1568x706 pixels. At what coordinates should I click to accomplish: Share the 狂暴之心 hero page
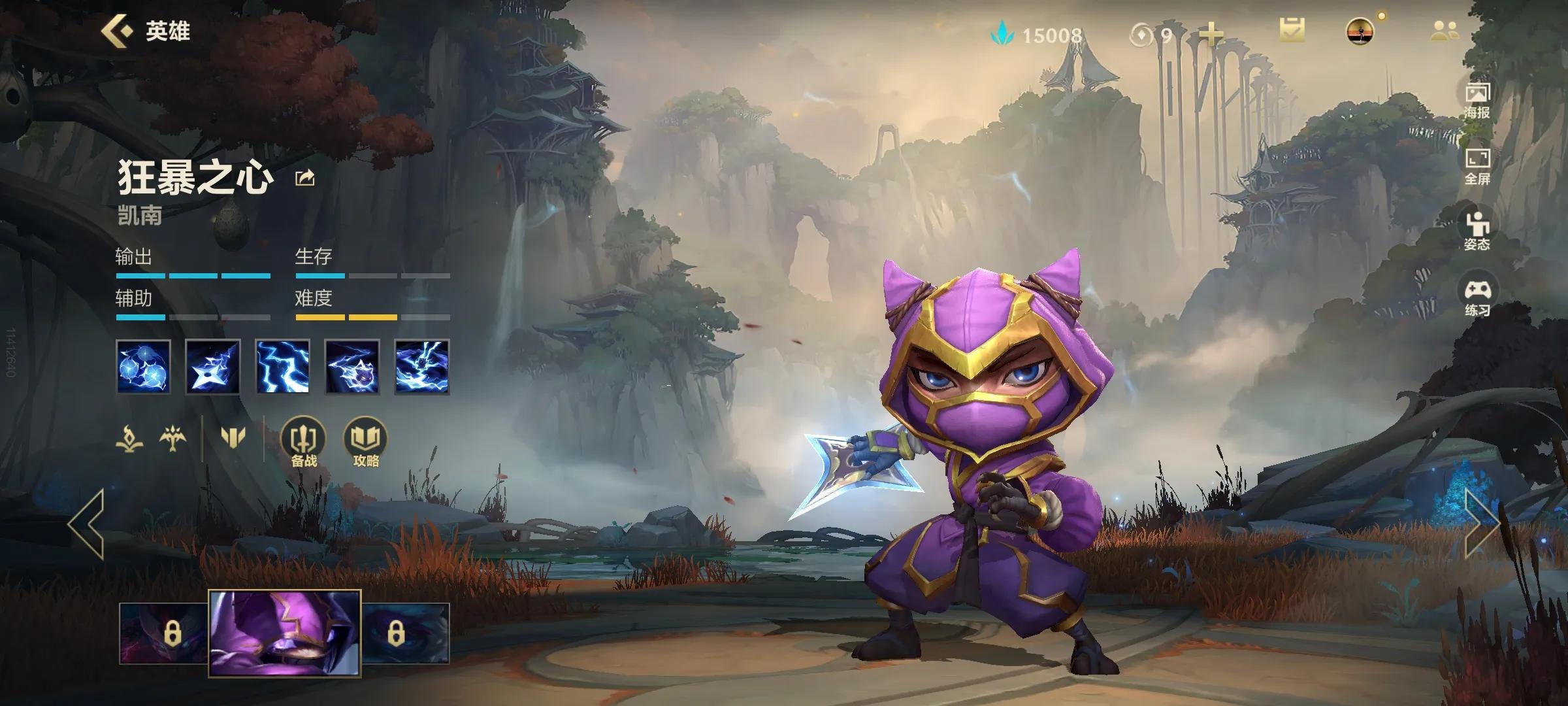pos(305,178)
